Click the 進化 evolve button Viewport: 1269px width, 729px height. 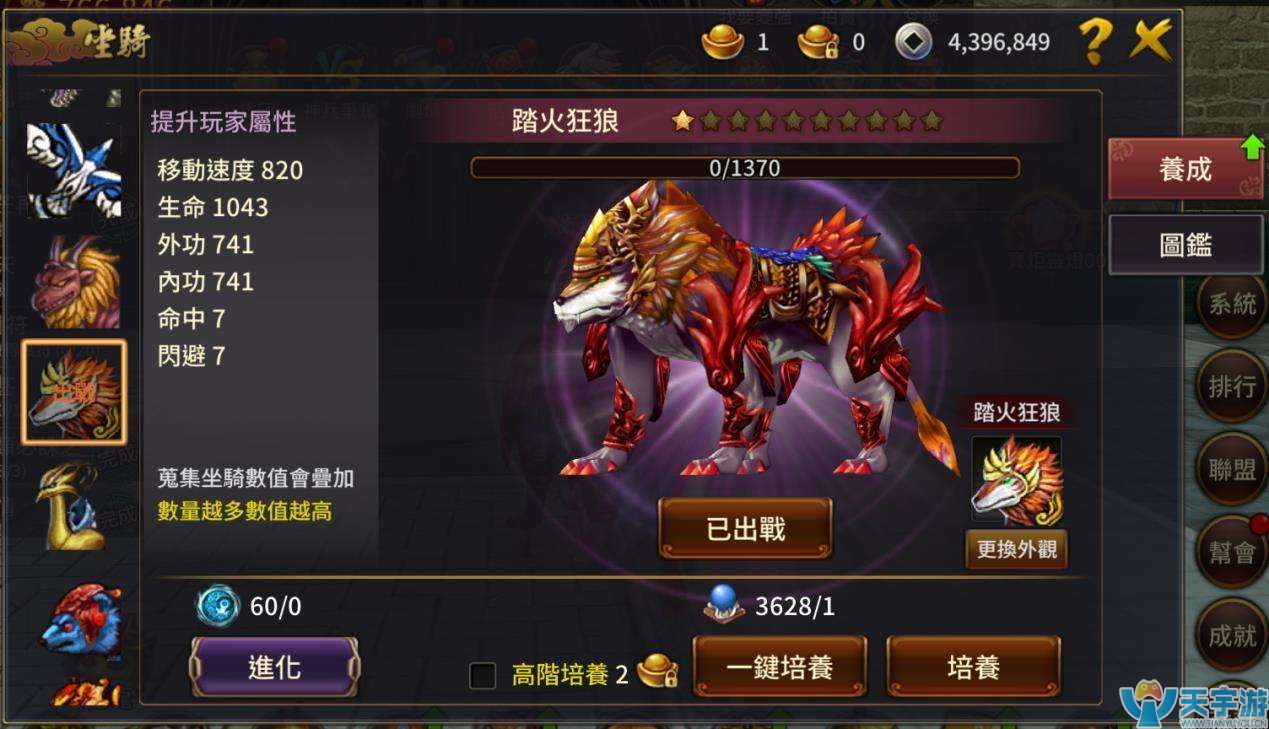pyautogui.click(x=274, y=667)
